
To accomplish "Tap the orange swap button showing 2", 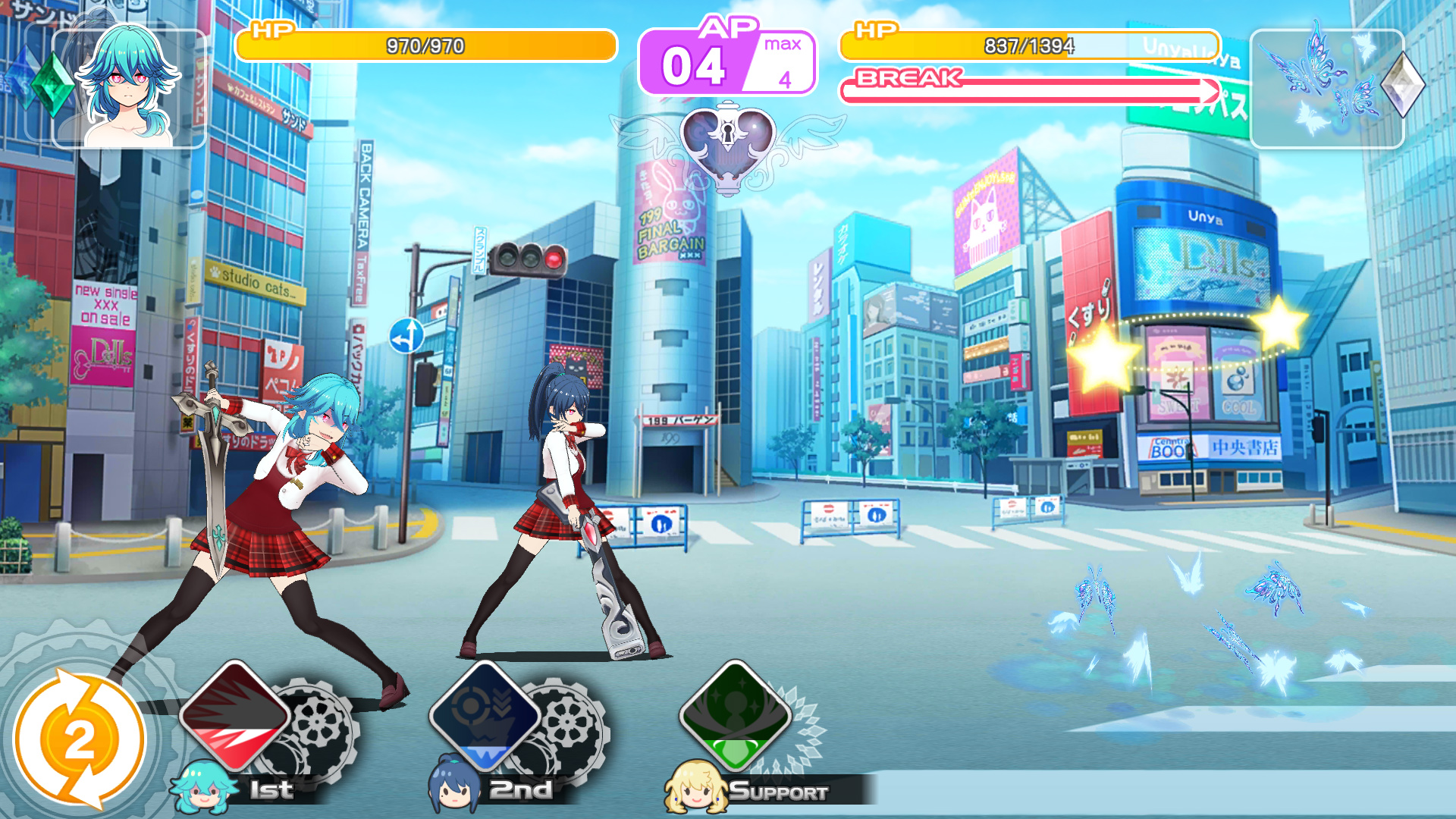I will tap(79, 739).
